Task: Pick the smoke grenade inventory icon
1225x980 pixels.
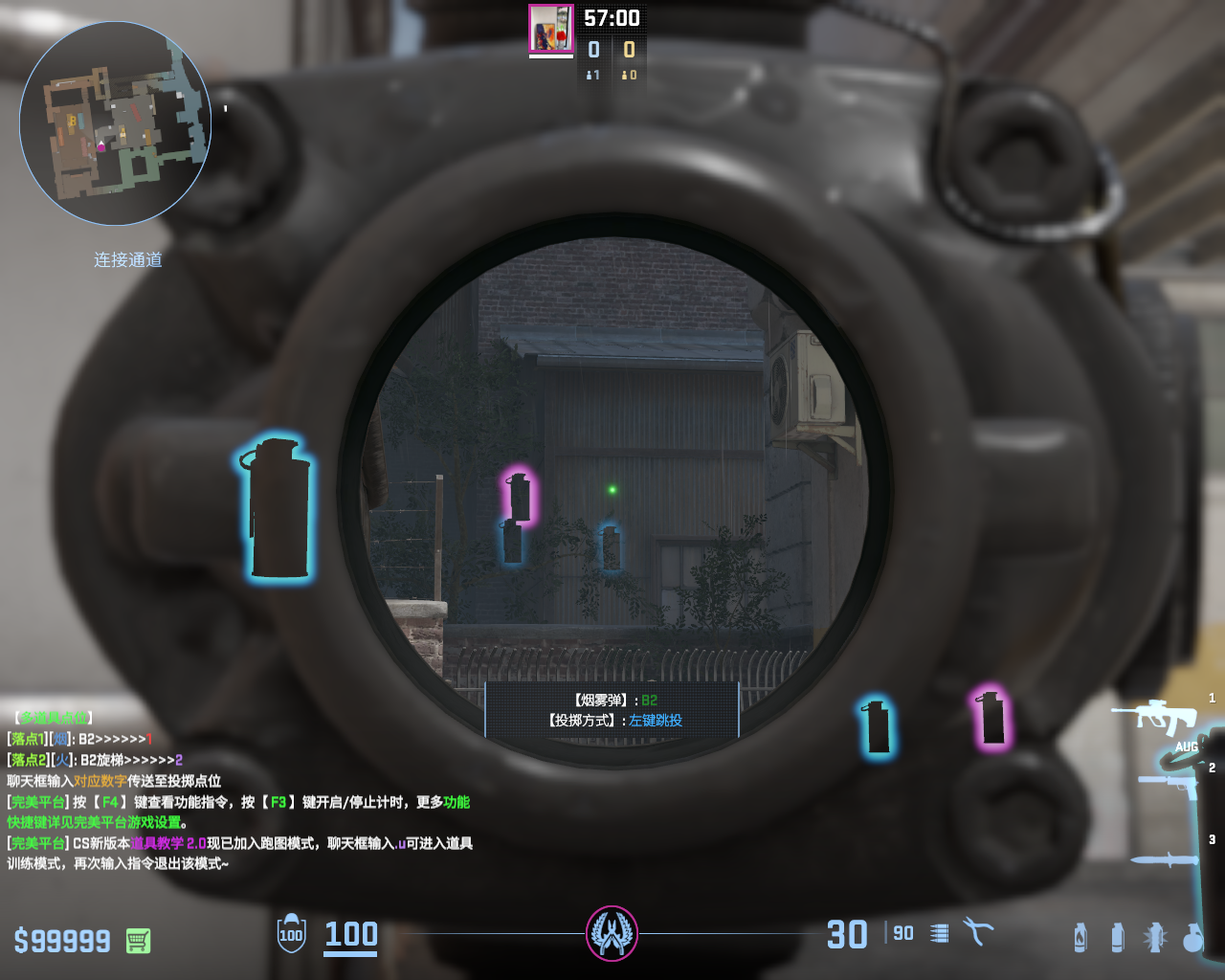Action: (x=1117, y=938)
